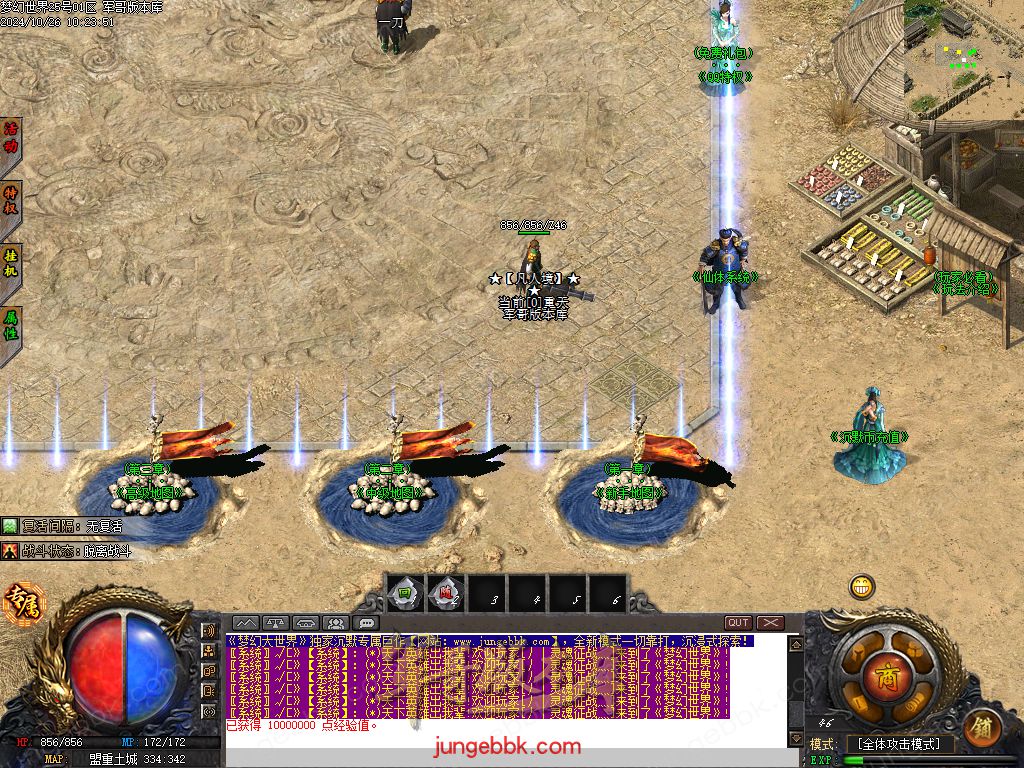Open the group members button
The image size is (1024, 768).
click(335, 623)
